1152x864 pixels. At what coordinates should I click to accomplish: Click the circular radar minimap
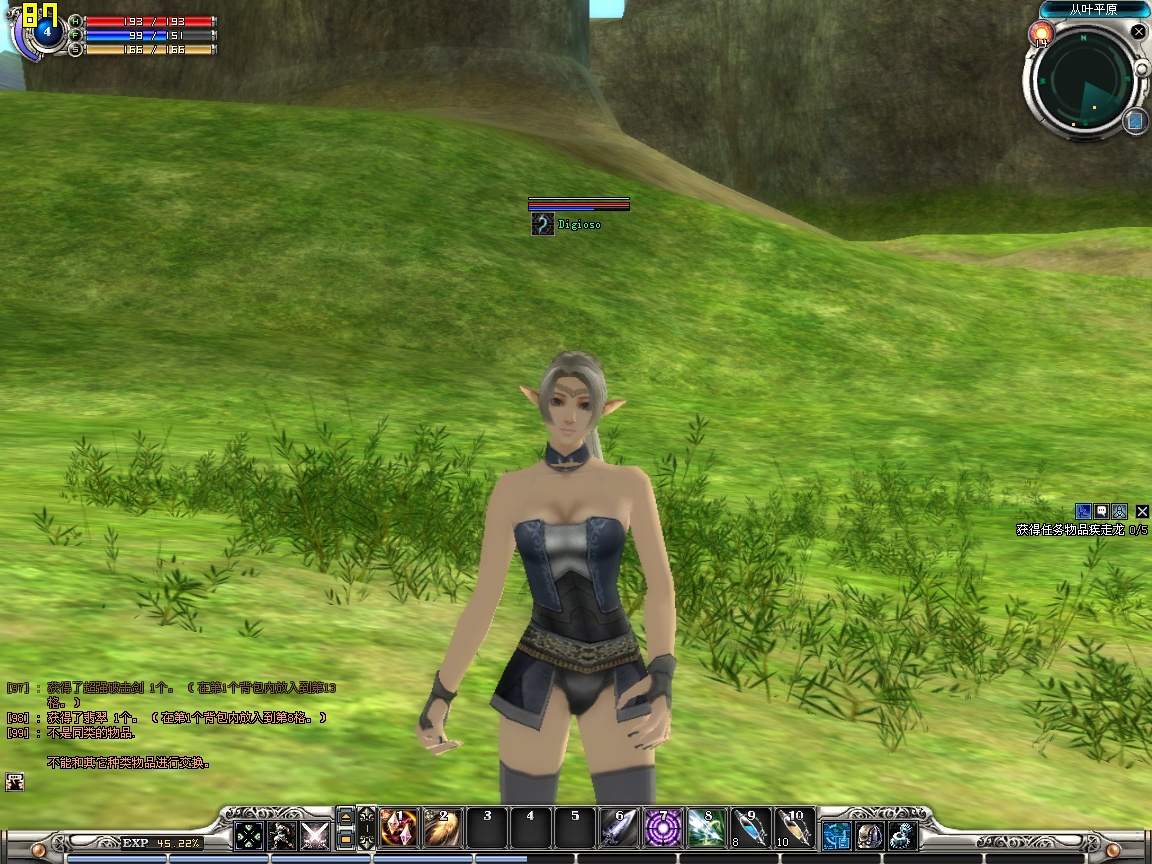click(x=1085, y=81)
